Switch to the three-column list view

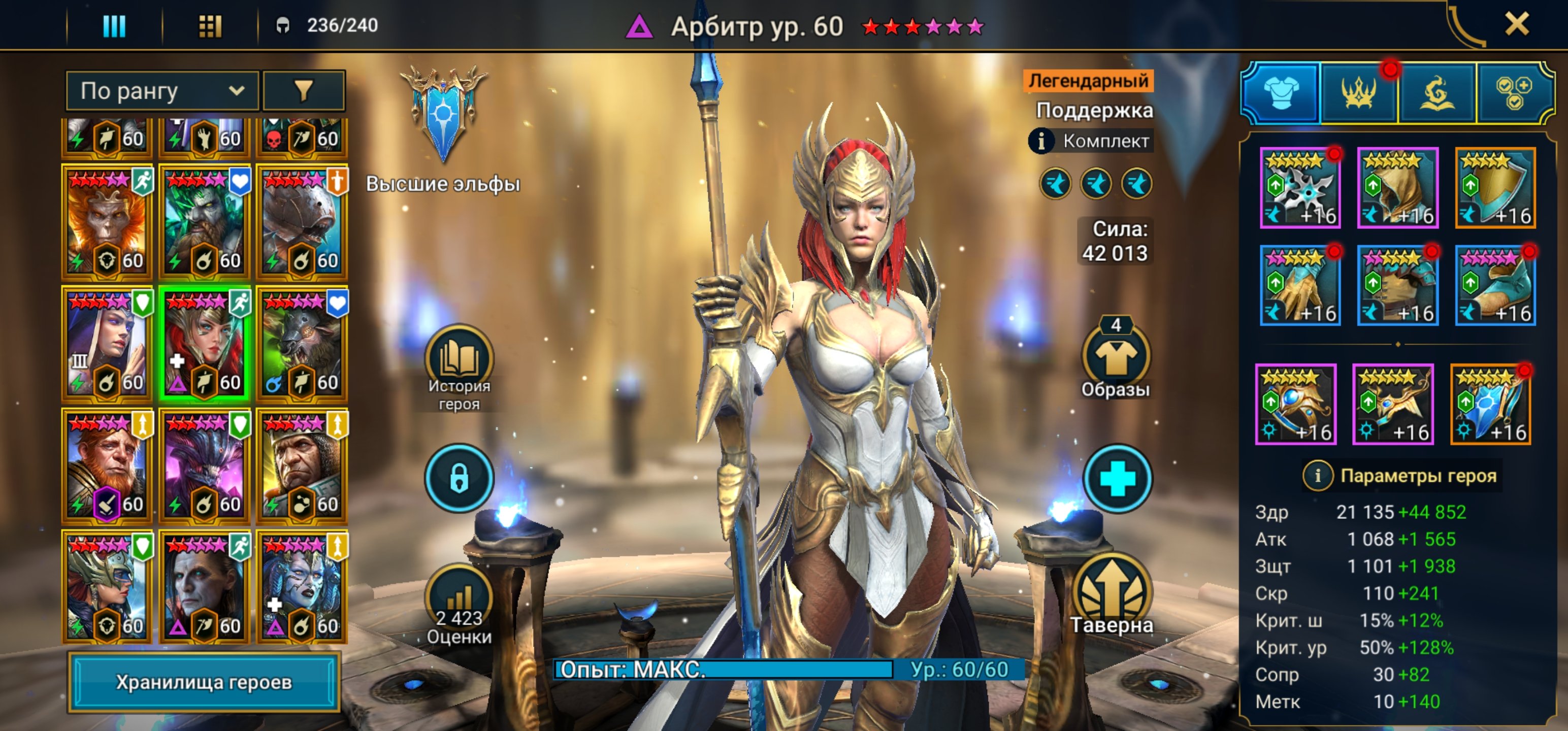point(114,26)
